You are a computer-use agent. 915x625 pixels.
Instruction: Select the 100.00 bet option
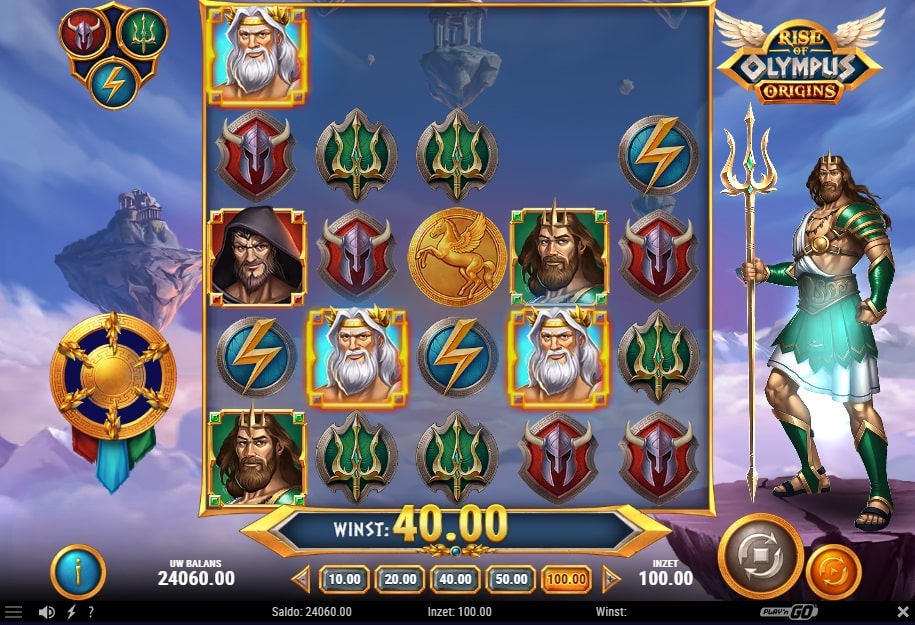566,578
